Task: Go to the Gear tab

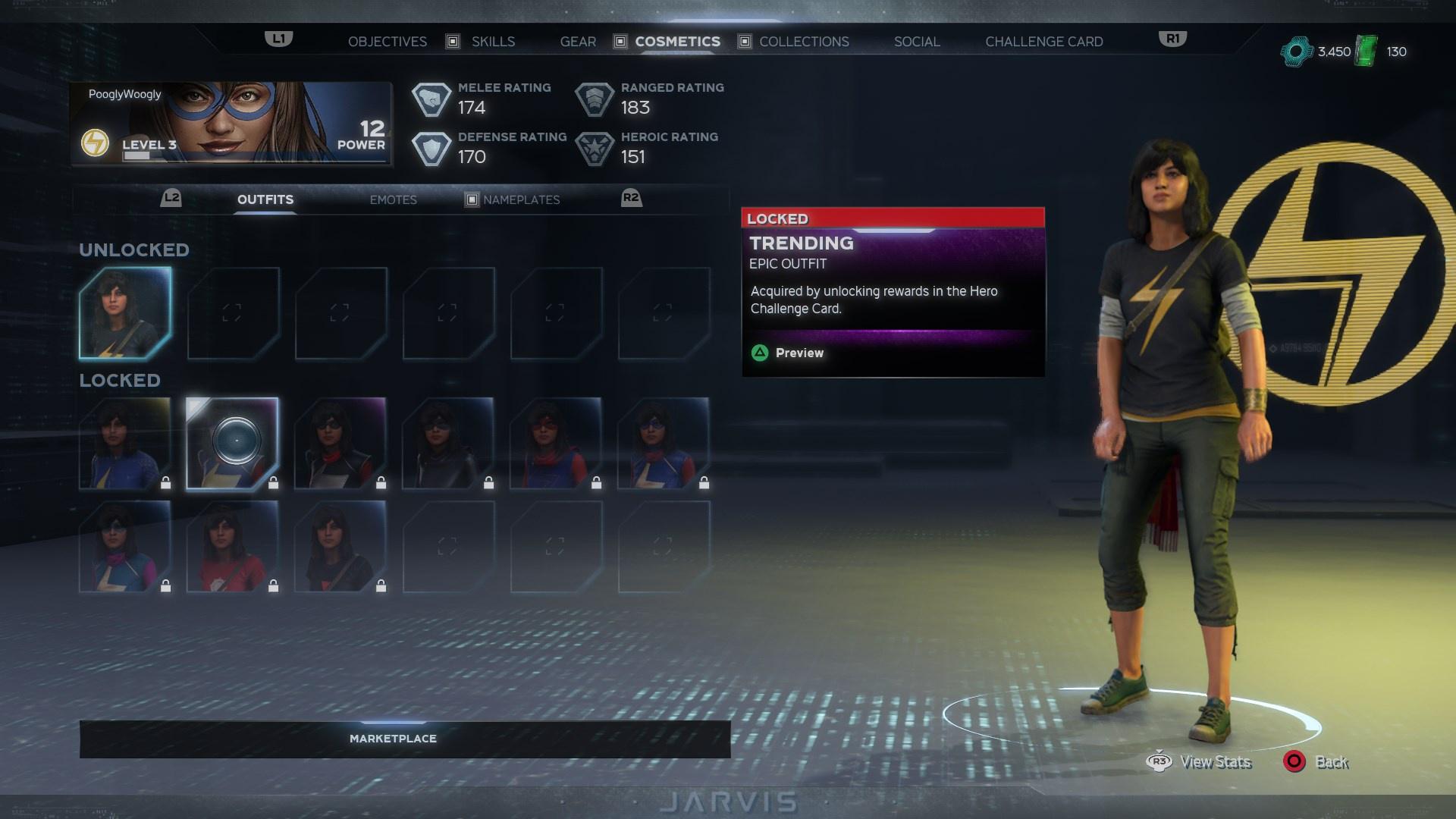Action: tap(578, 42)
